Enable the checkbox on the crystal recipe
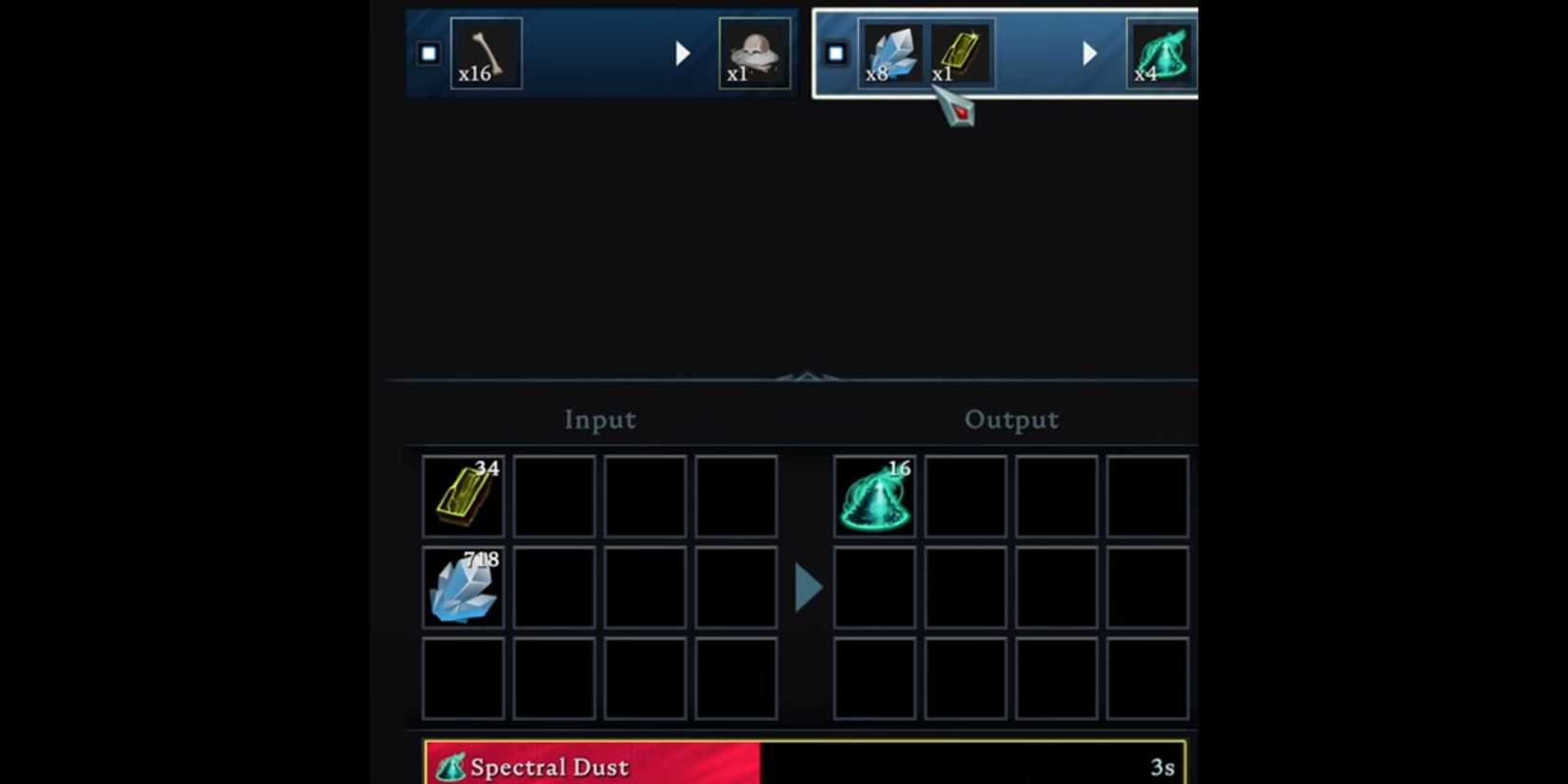The height and width of the screenshot is (784, 1568). [835, 53]
